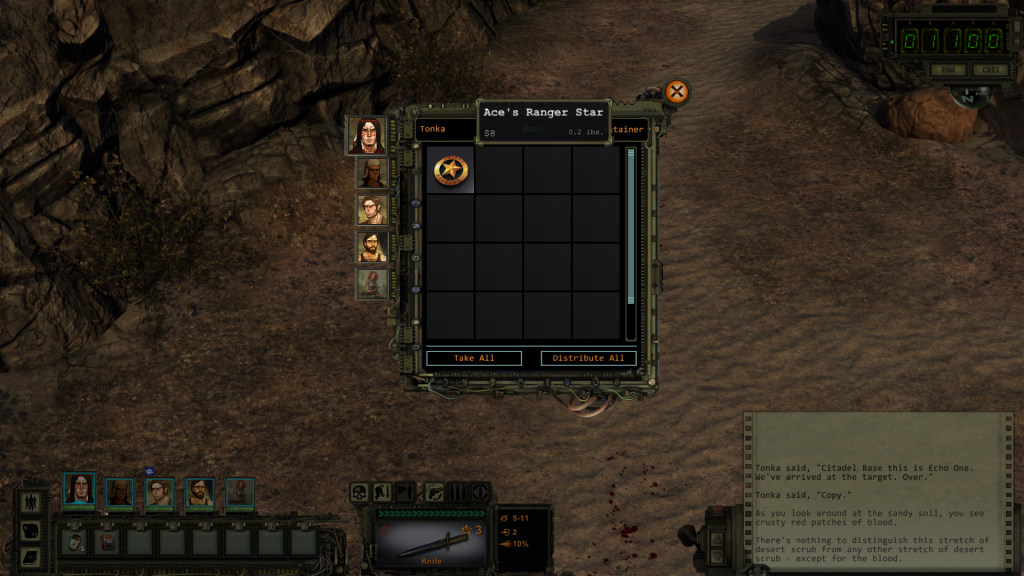Select the glasses-wearing ranger in the bottom party bar

click(160, 492)
